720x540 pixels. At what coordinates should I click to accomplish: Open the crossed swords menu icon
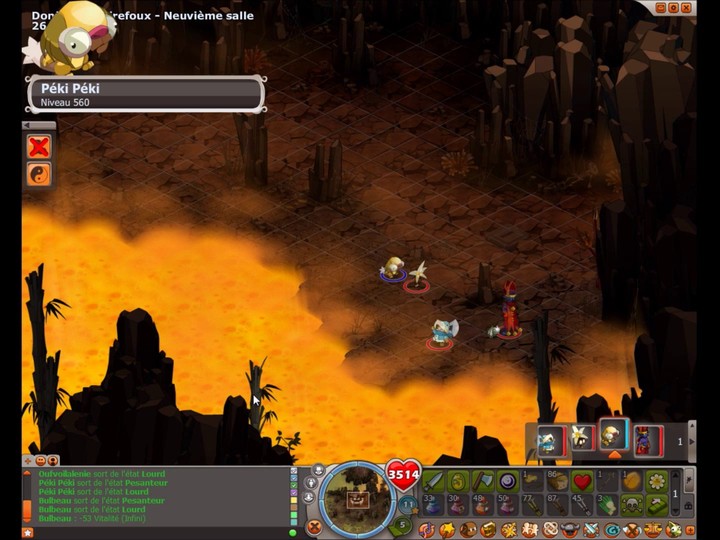click(x=590, y=529)
